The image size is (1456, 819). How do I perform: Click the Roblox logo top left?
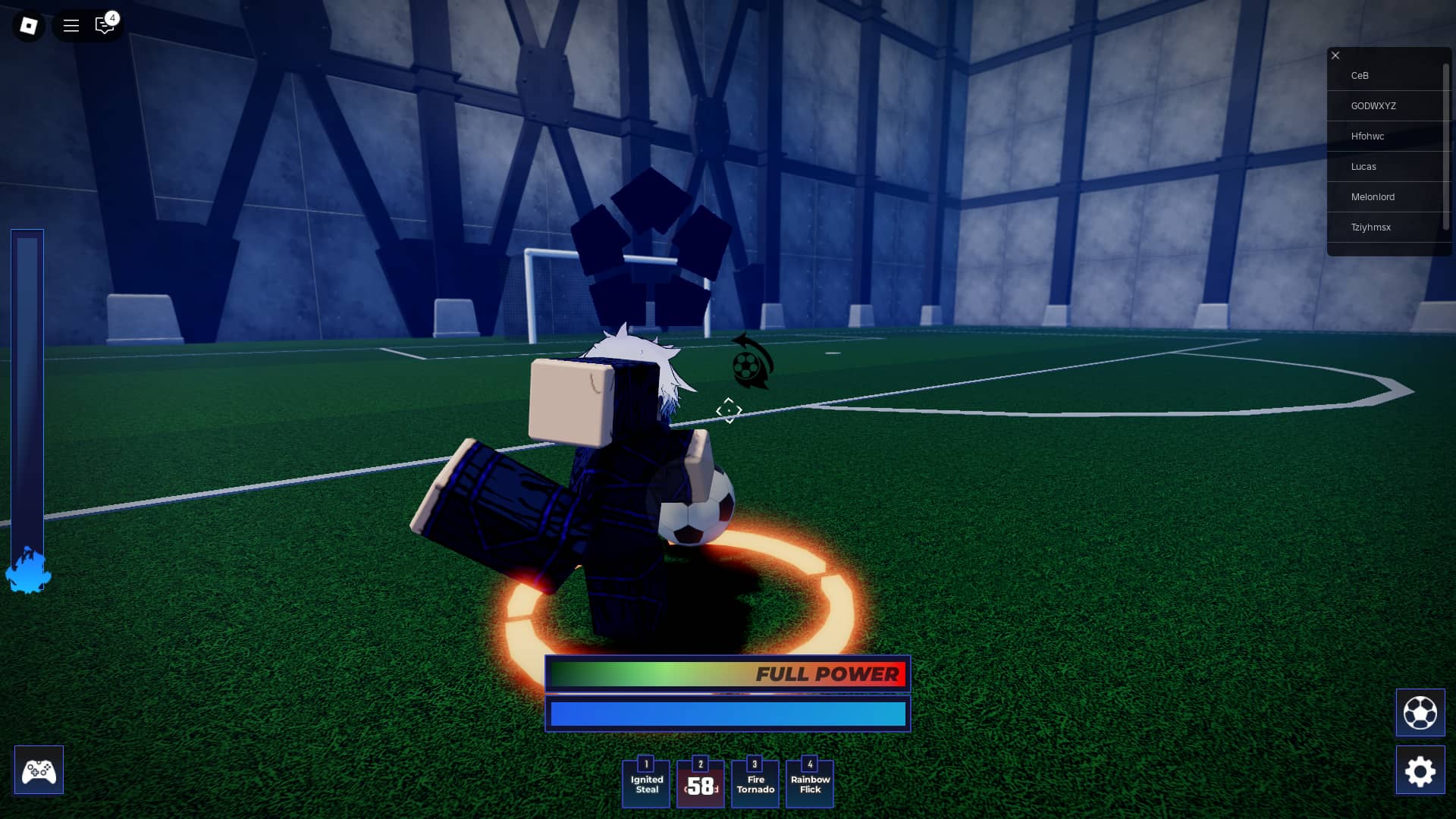[x=27, y=25]
